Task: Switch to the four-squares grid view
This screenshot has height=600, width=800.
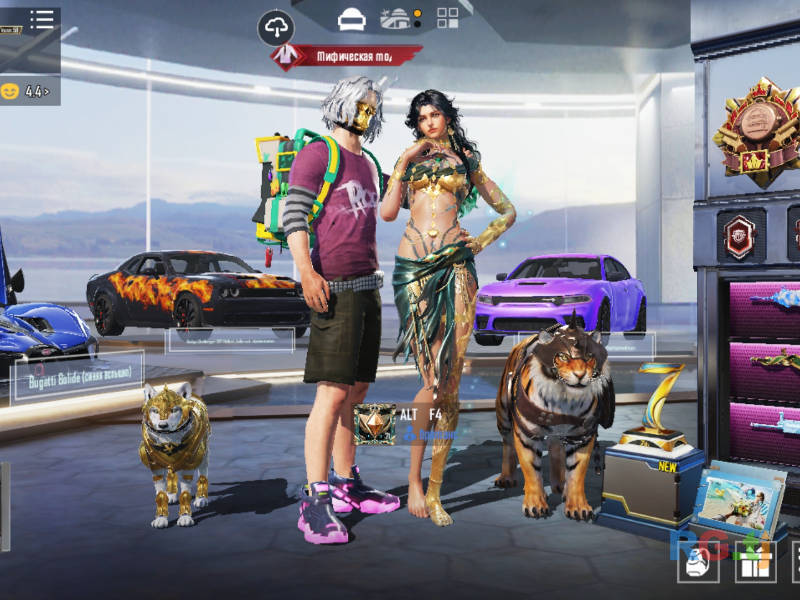Action: pos(448,18)
